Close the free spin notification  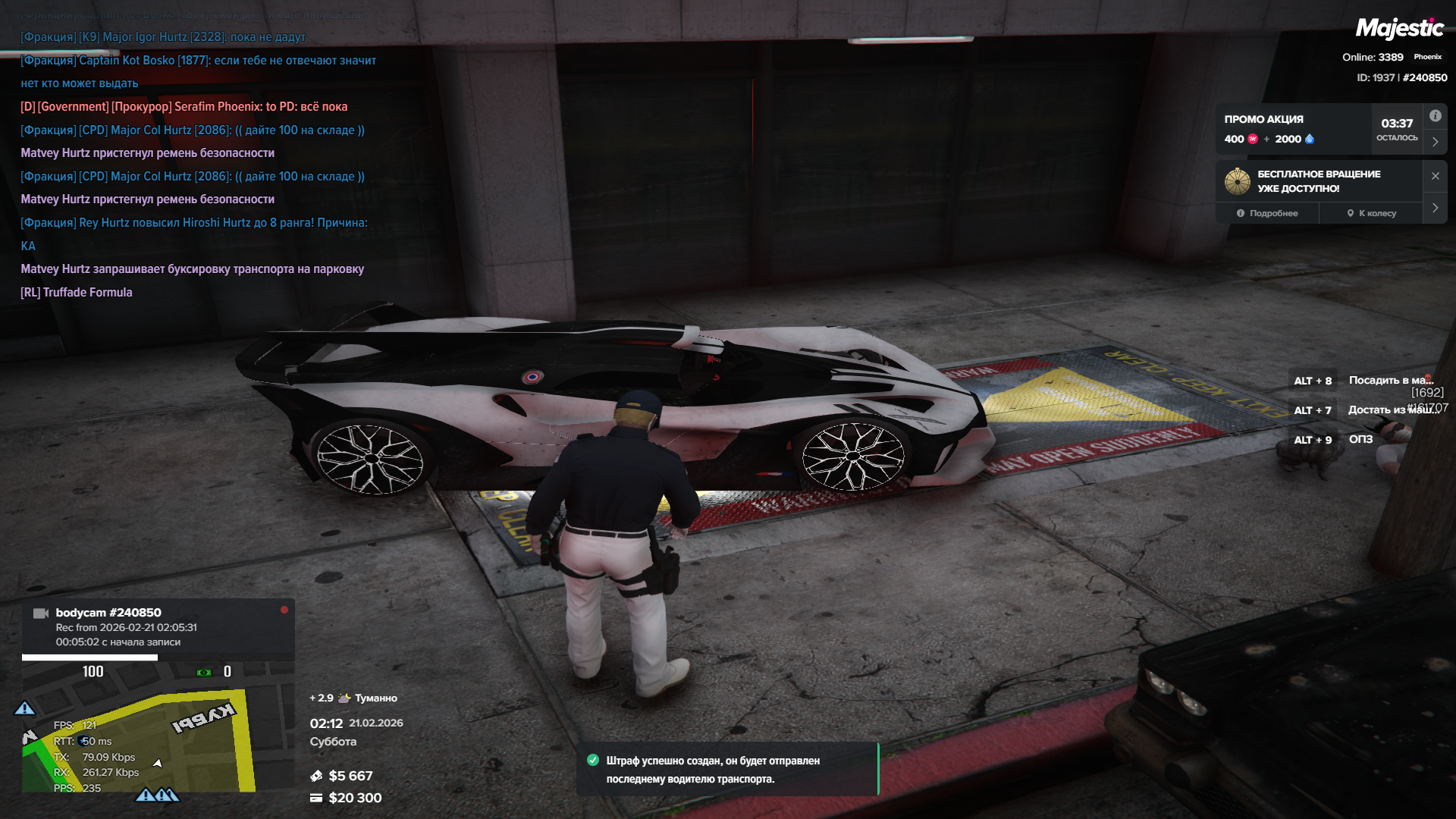[1435, 176]
